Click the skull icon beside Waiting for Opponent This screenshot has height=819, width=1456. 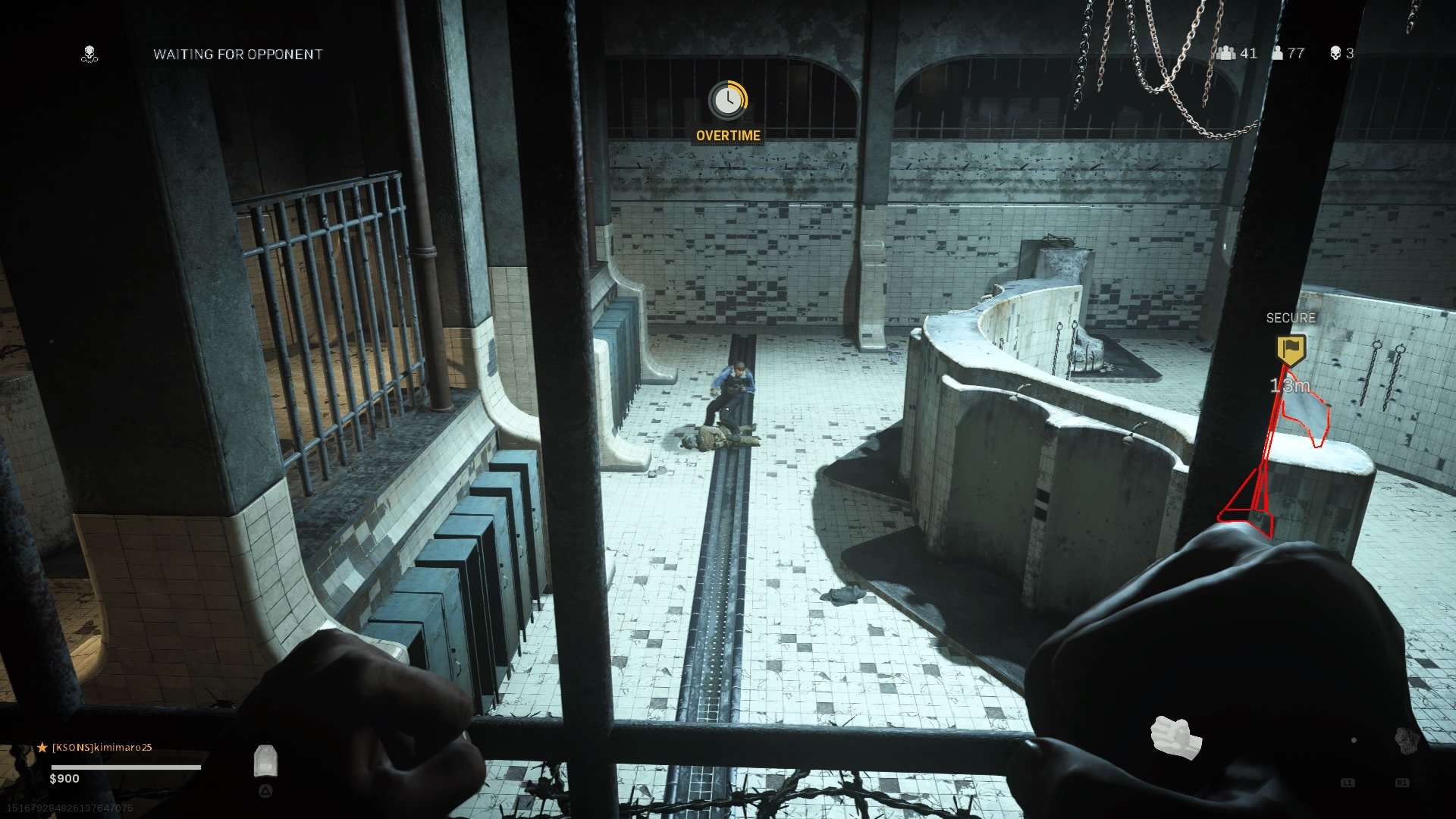pos(89,54)
